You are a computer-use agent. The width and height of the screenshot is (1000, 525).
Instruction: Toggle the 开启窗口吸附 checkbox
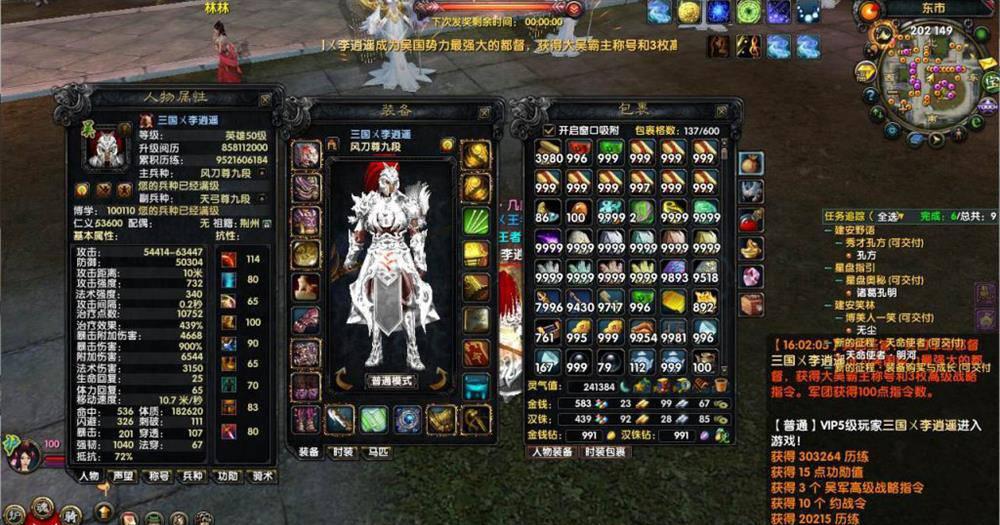(547, 131)
